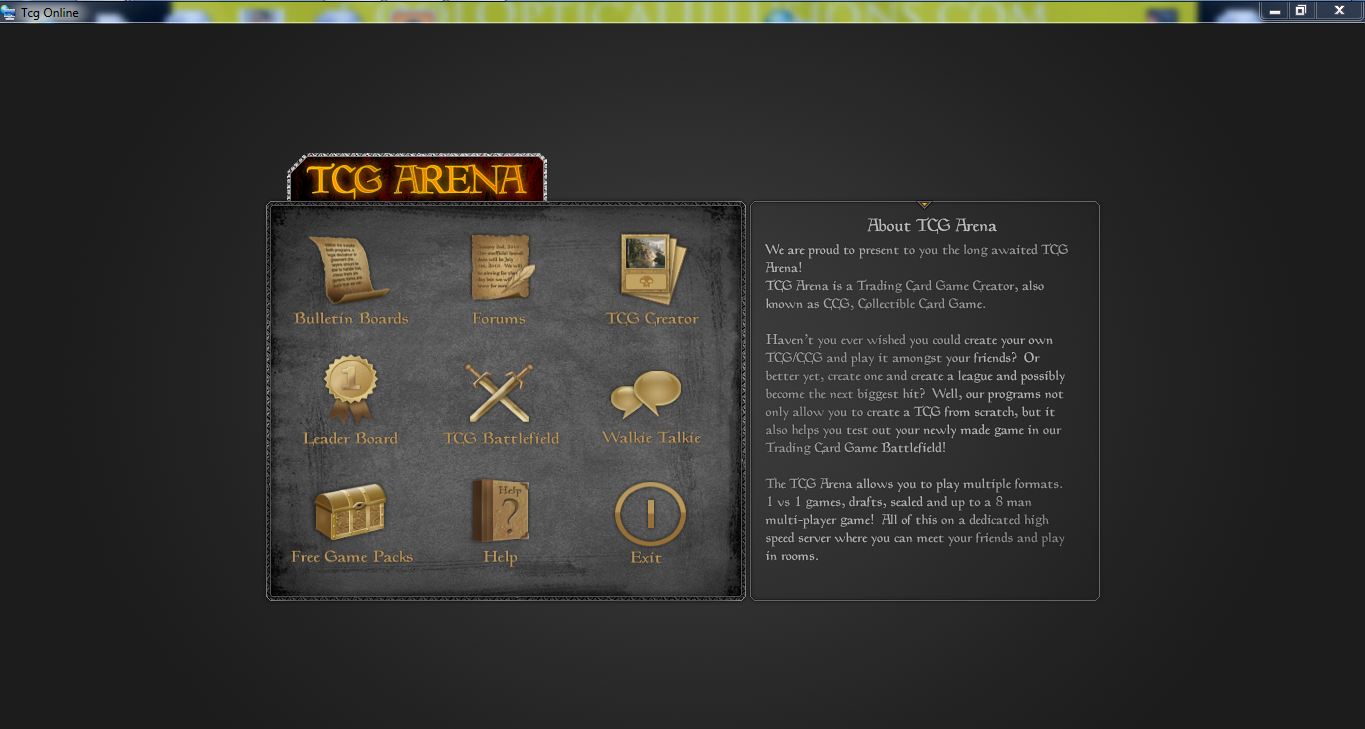
Task: View the Leader Board medal
Action: coord(350,389)
